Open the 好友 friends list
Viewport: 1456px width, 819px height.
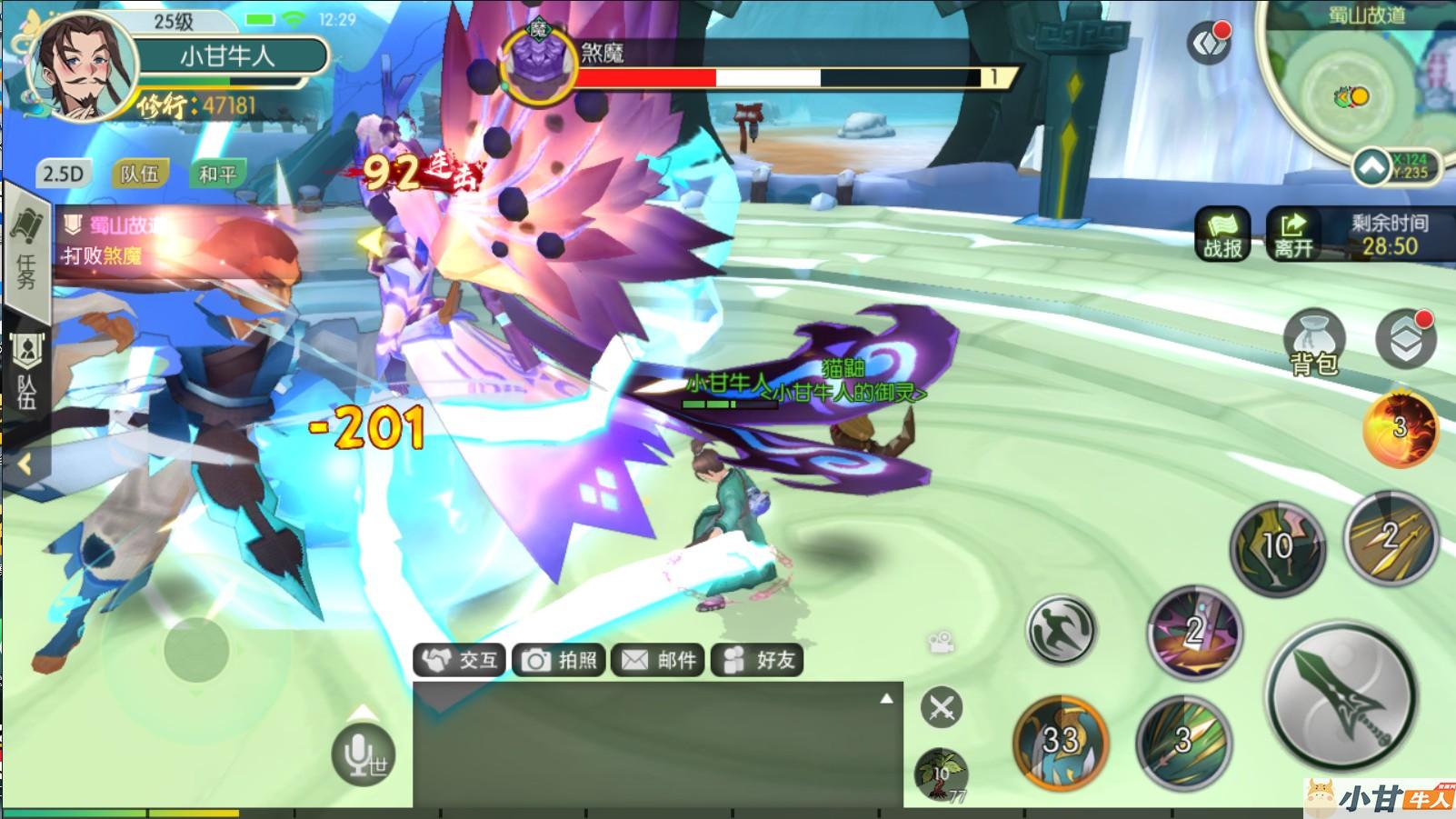click(758, 660)
